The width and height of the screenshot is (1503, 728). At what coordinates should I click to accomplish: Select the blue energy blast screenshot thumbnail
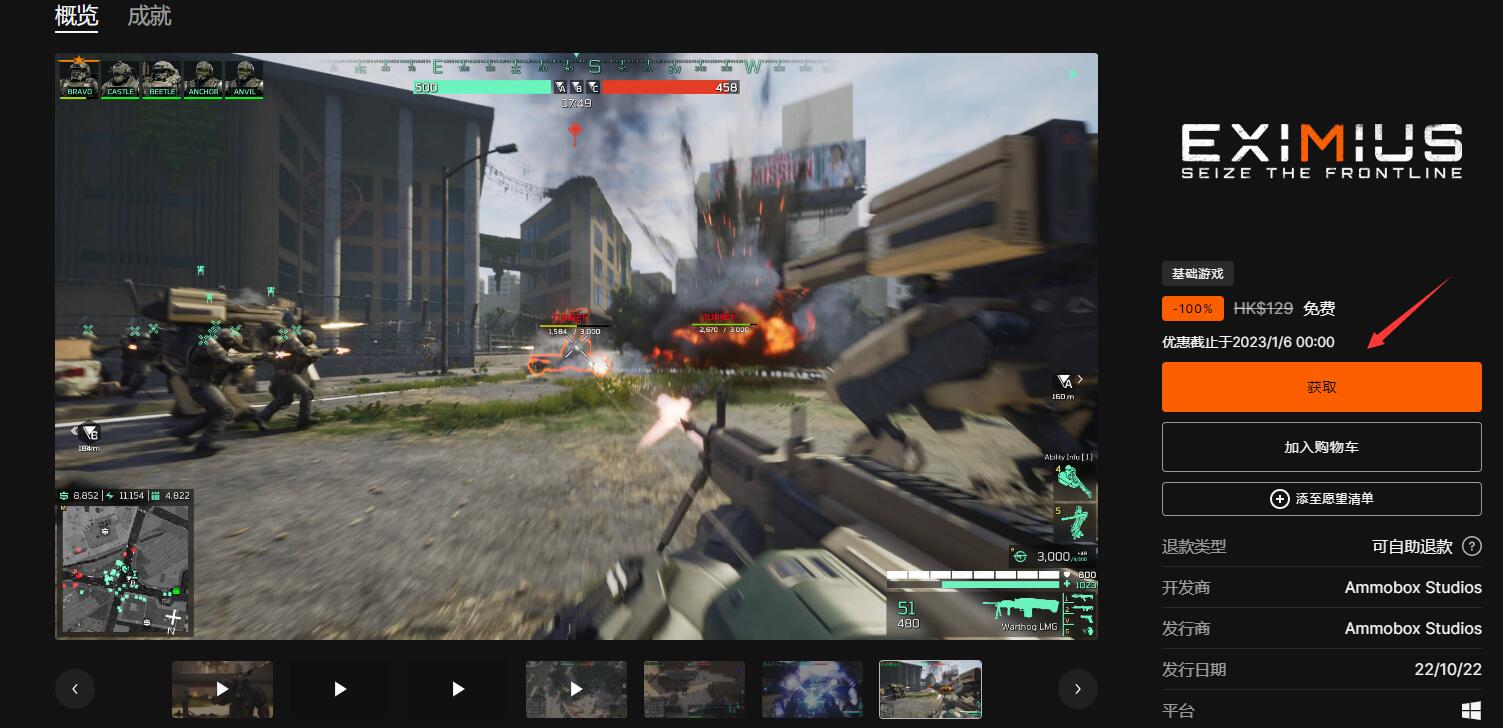tap(812, 688)
